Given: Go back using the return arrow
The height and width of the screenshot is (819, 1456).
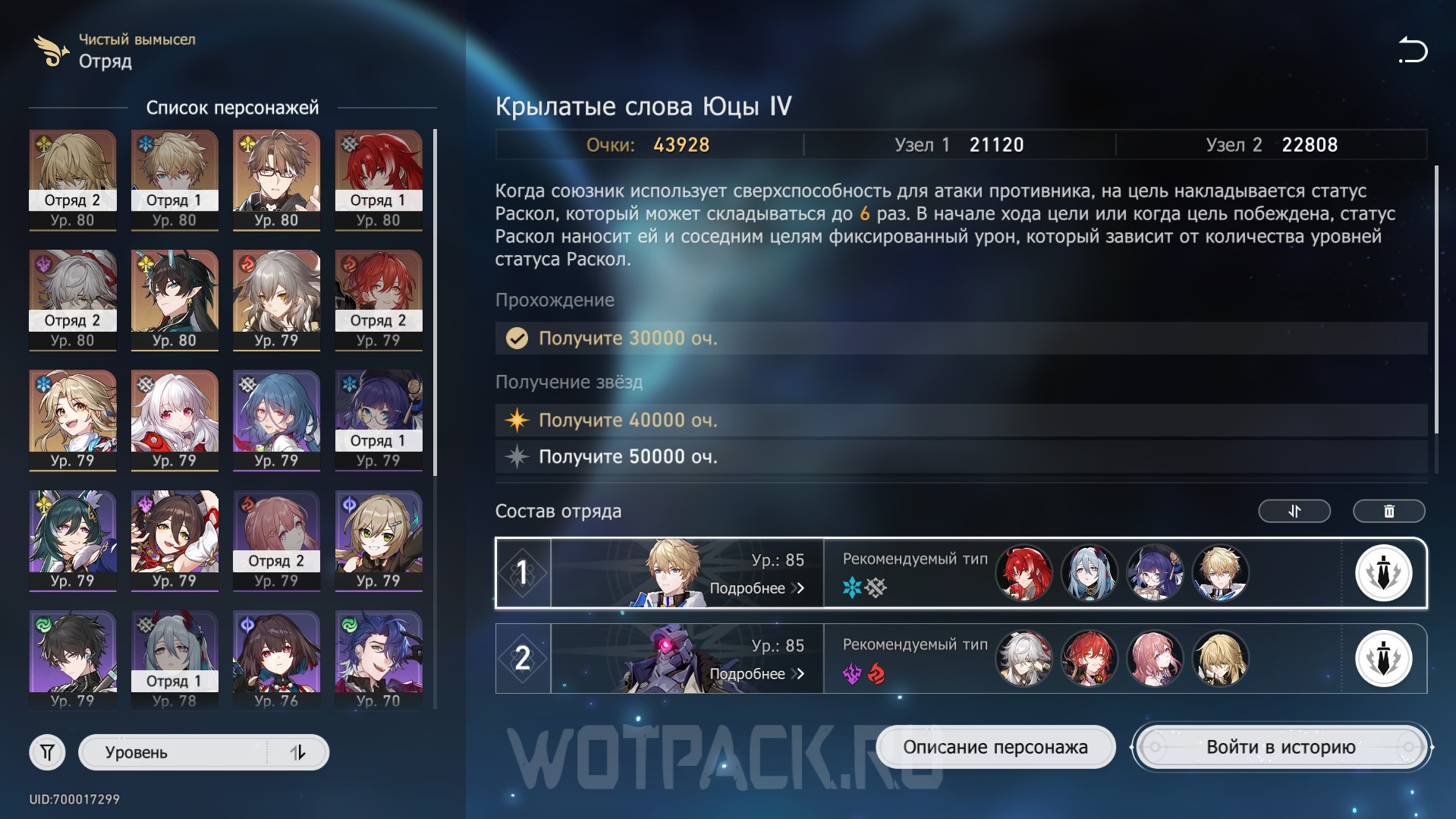Looking at the screenshot, I should [x=1412, y=50].
